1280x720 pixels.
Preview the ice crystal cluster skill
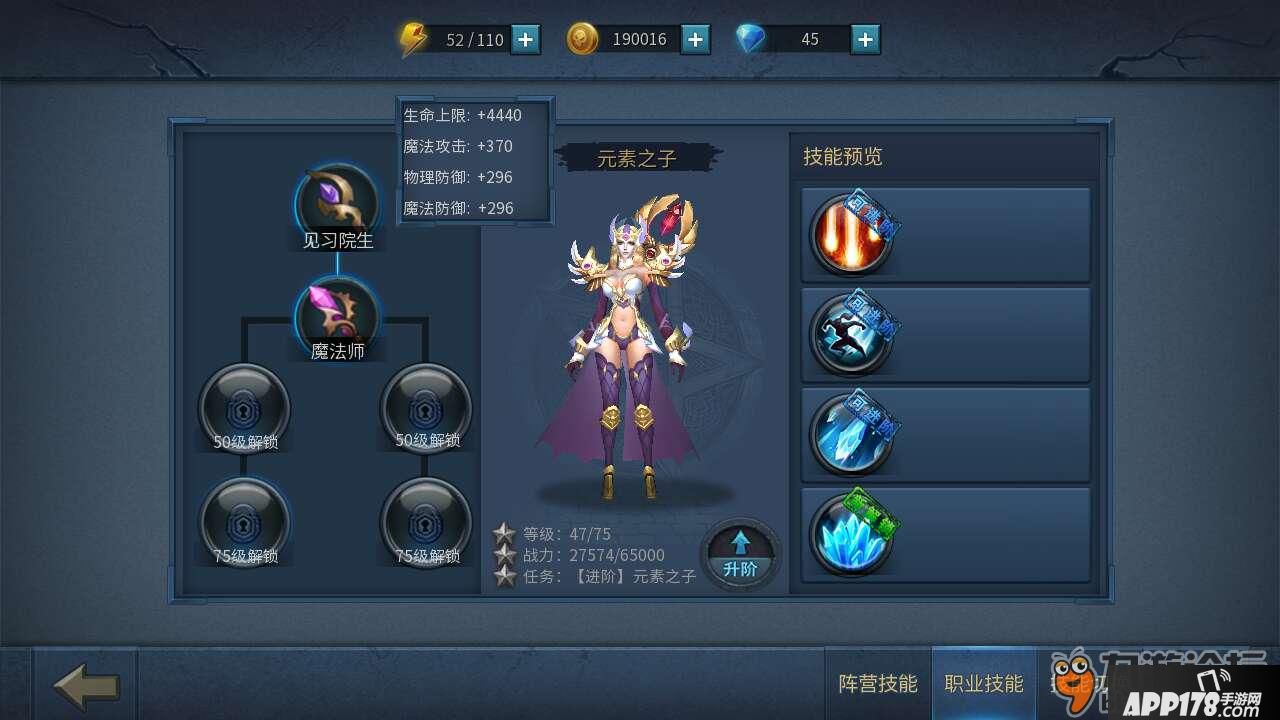tap(850, 534)
